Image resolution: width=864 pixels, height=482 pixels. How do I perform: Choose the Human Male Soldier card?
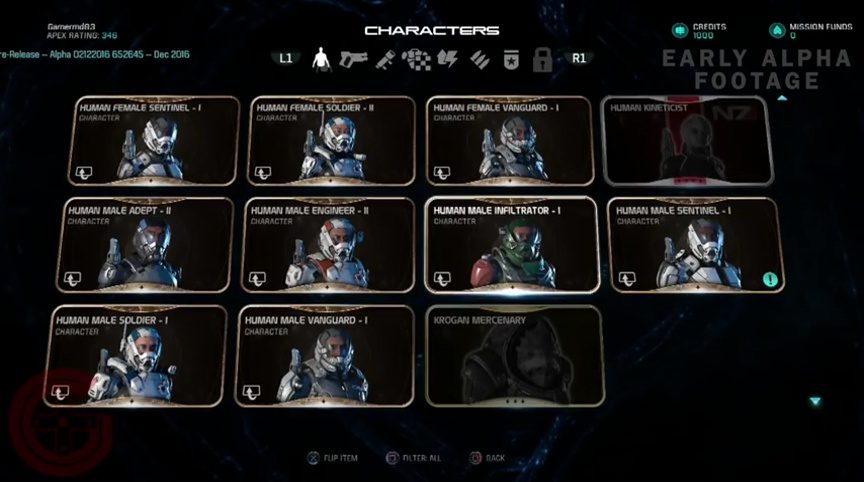click(x=139, y=355)
